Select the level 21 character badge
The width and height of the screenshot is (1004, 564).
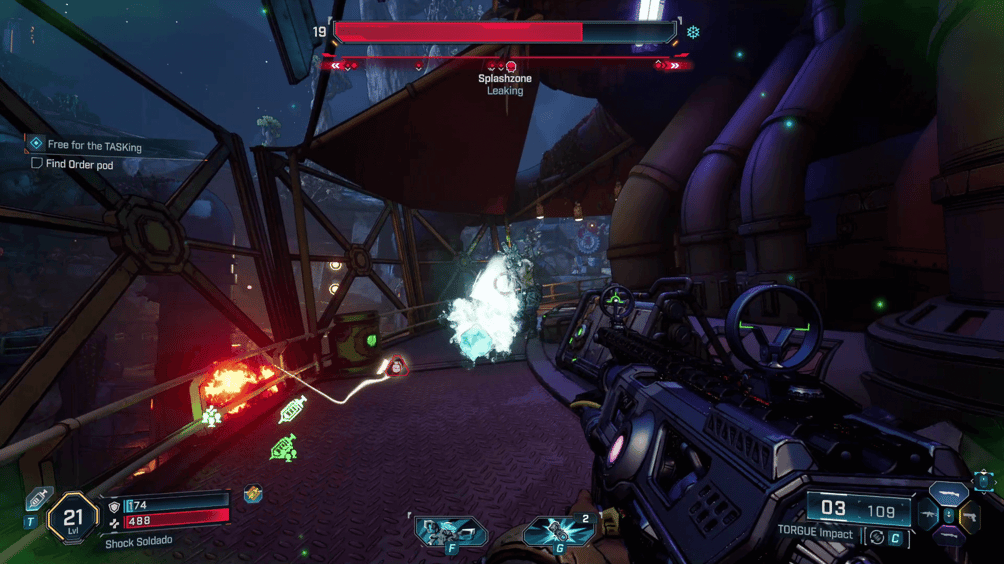coord(73,518)
